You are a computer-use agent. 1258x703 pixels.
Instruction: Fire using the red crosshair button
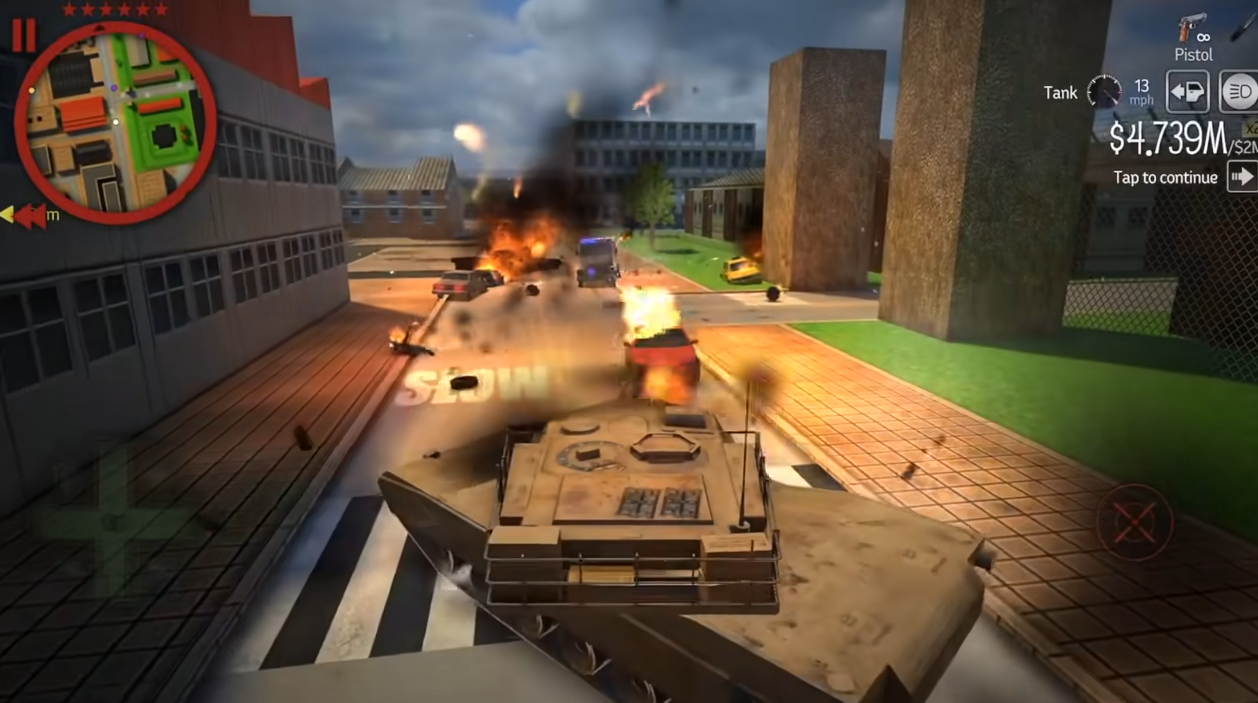tap(1134, 521)
